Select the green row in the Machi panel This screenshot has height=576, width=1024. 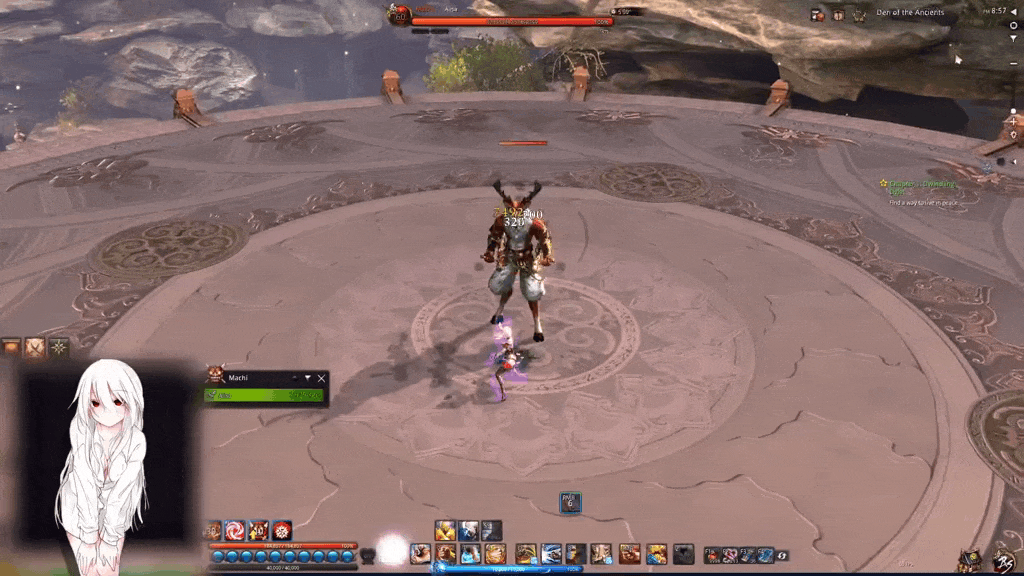(x=265, y=395)
